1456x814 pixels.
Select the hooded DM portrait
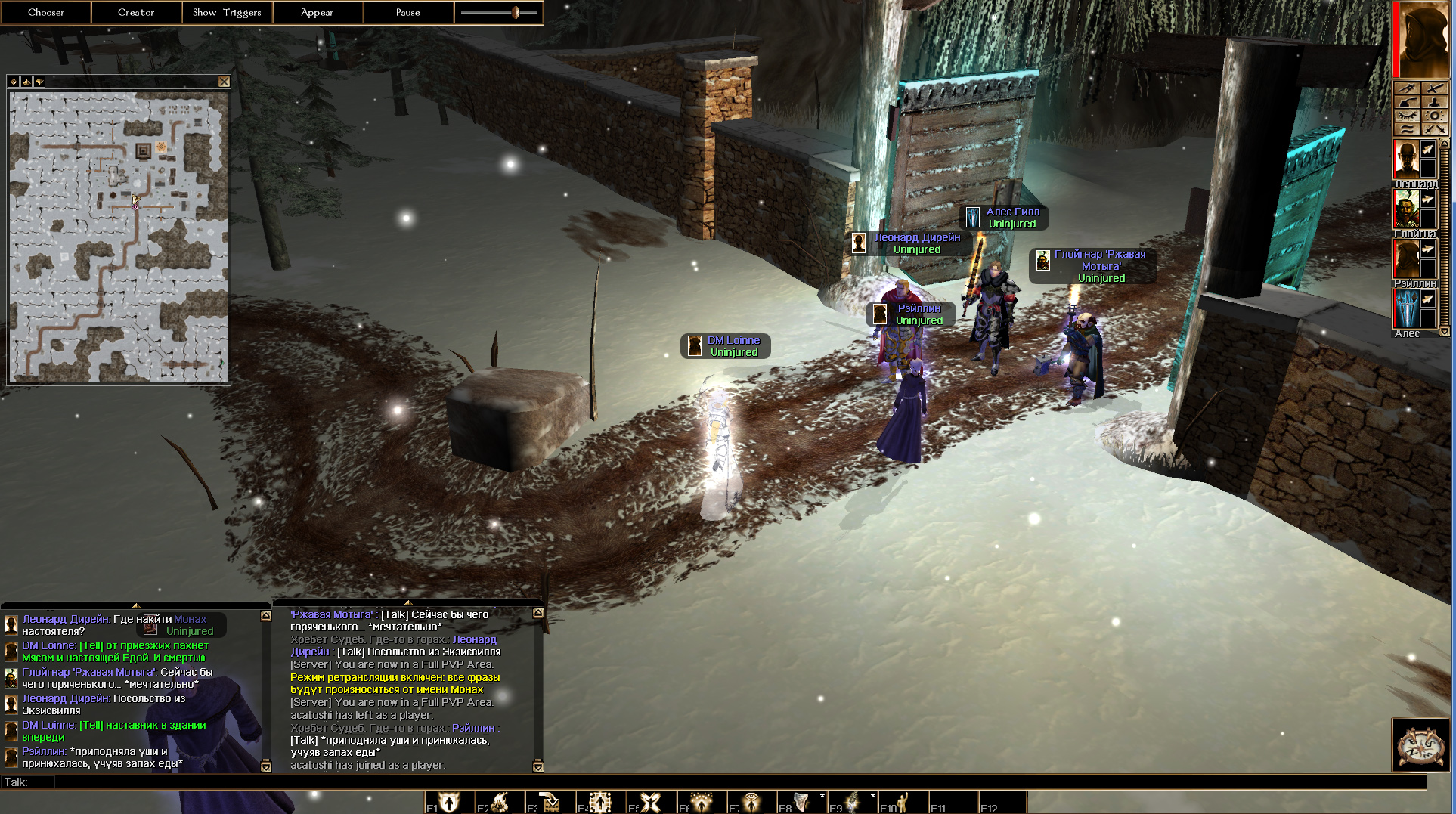(x=1423, y=39)
